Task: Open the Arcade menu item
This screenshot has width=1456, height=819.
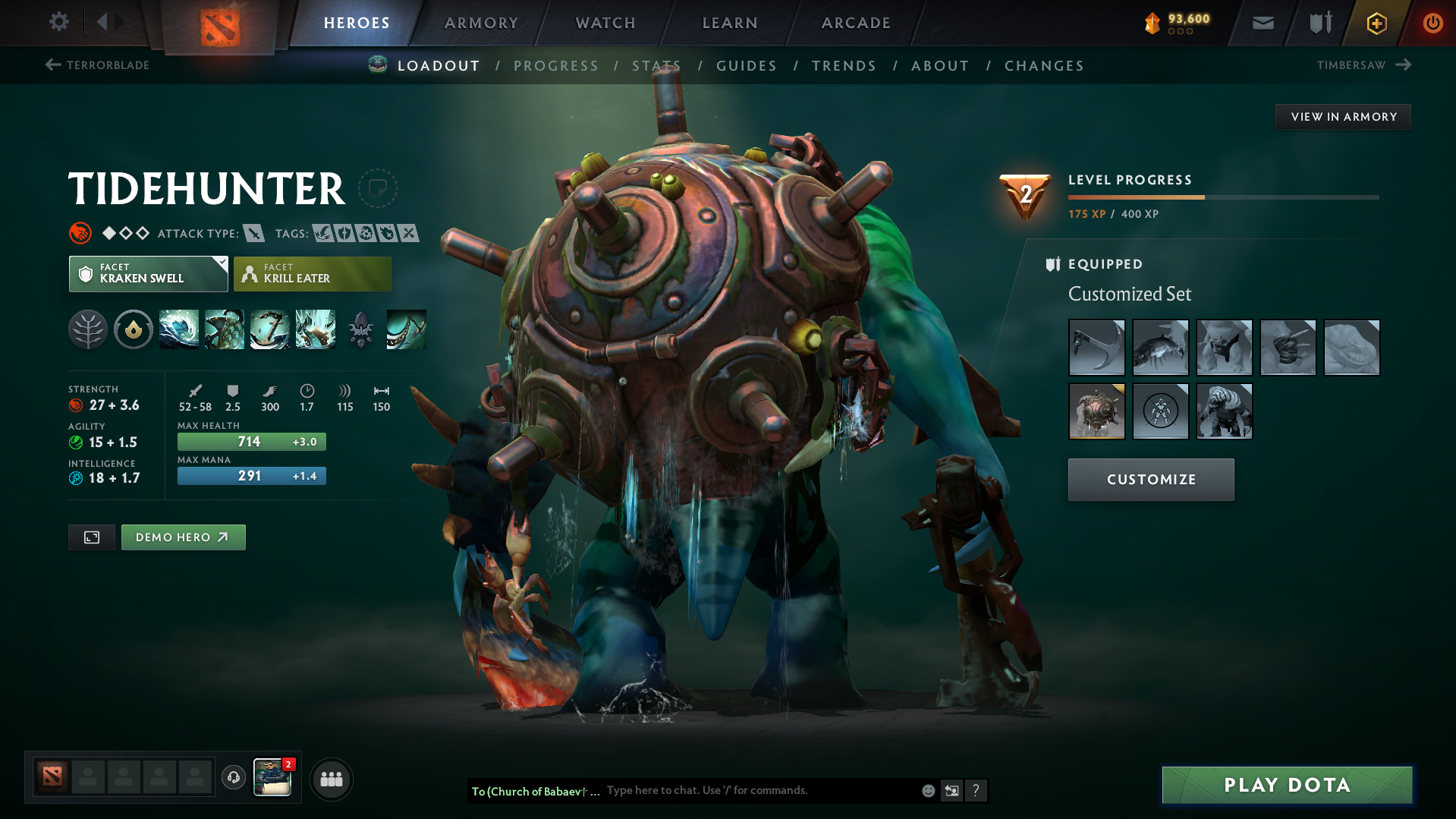Action: point(855,23)
